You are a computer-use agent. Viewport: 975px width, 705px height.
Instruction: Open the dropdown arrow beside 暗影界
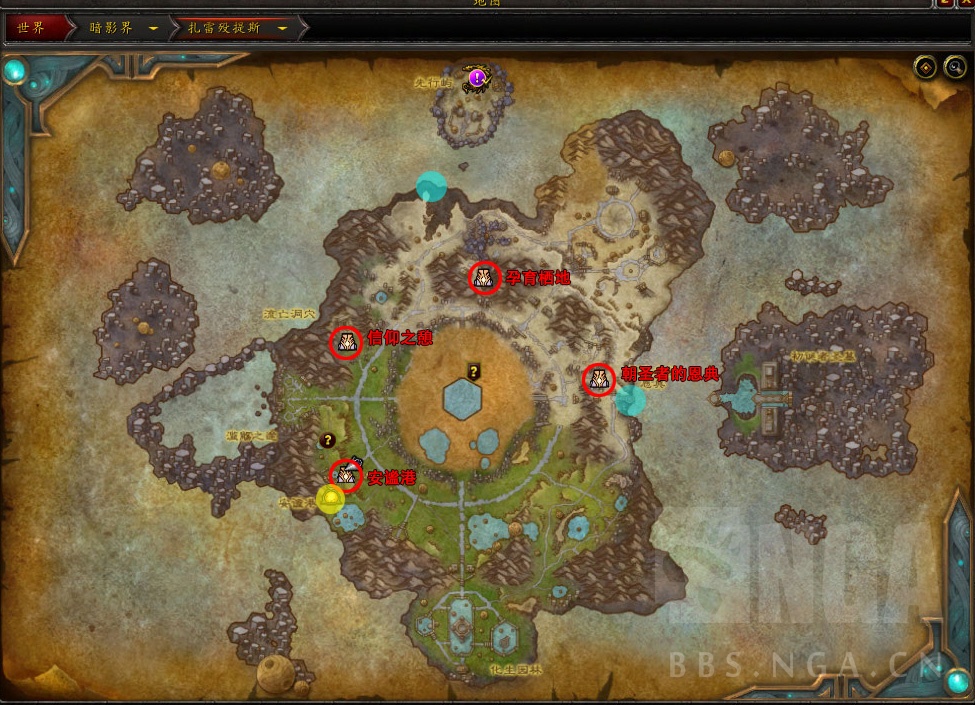pos(153,28)
